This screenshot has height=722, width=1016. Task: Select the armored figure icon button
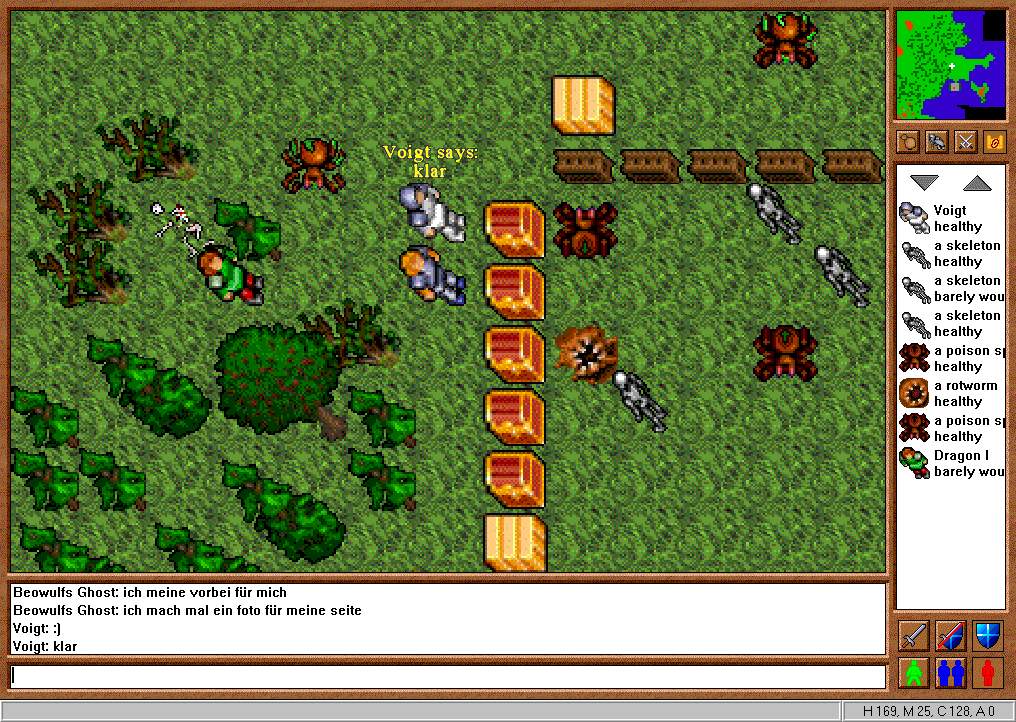937,141
